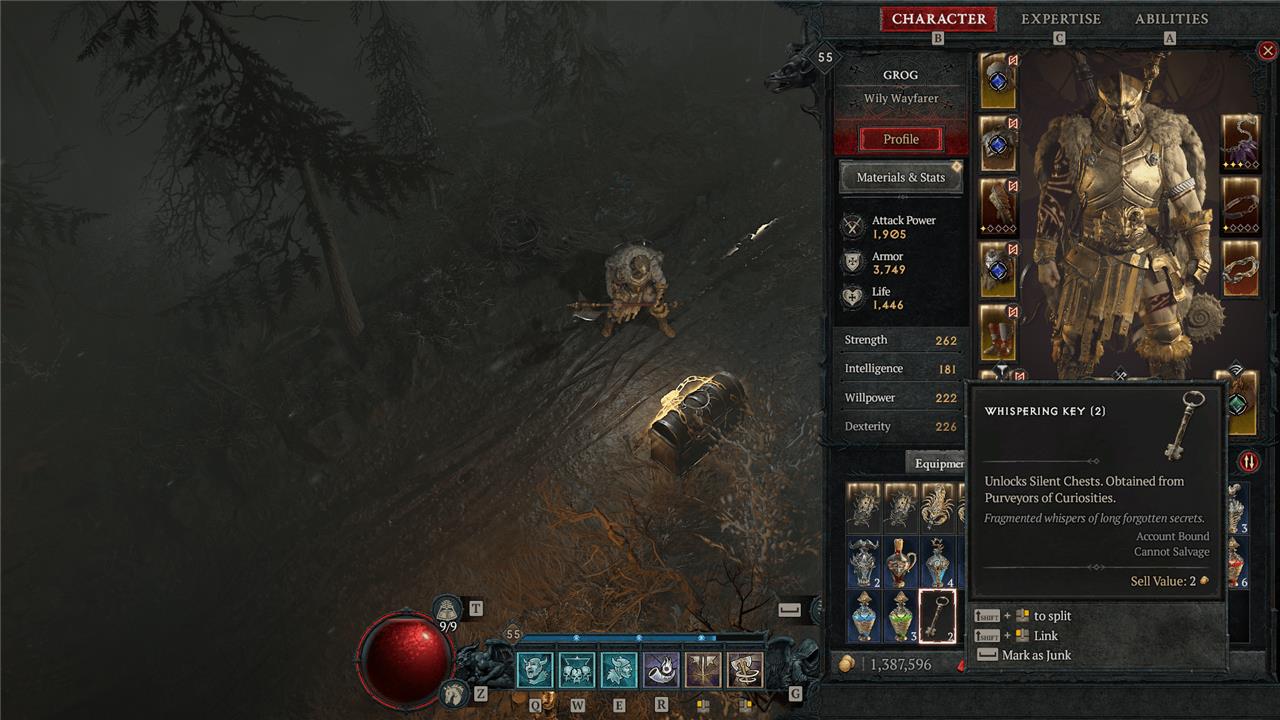Click the helm equipment slot

coord(997,82)
